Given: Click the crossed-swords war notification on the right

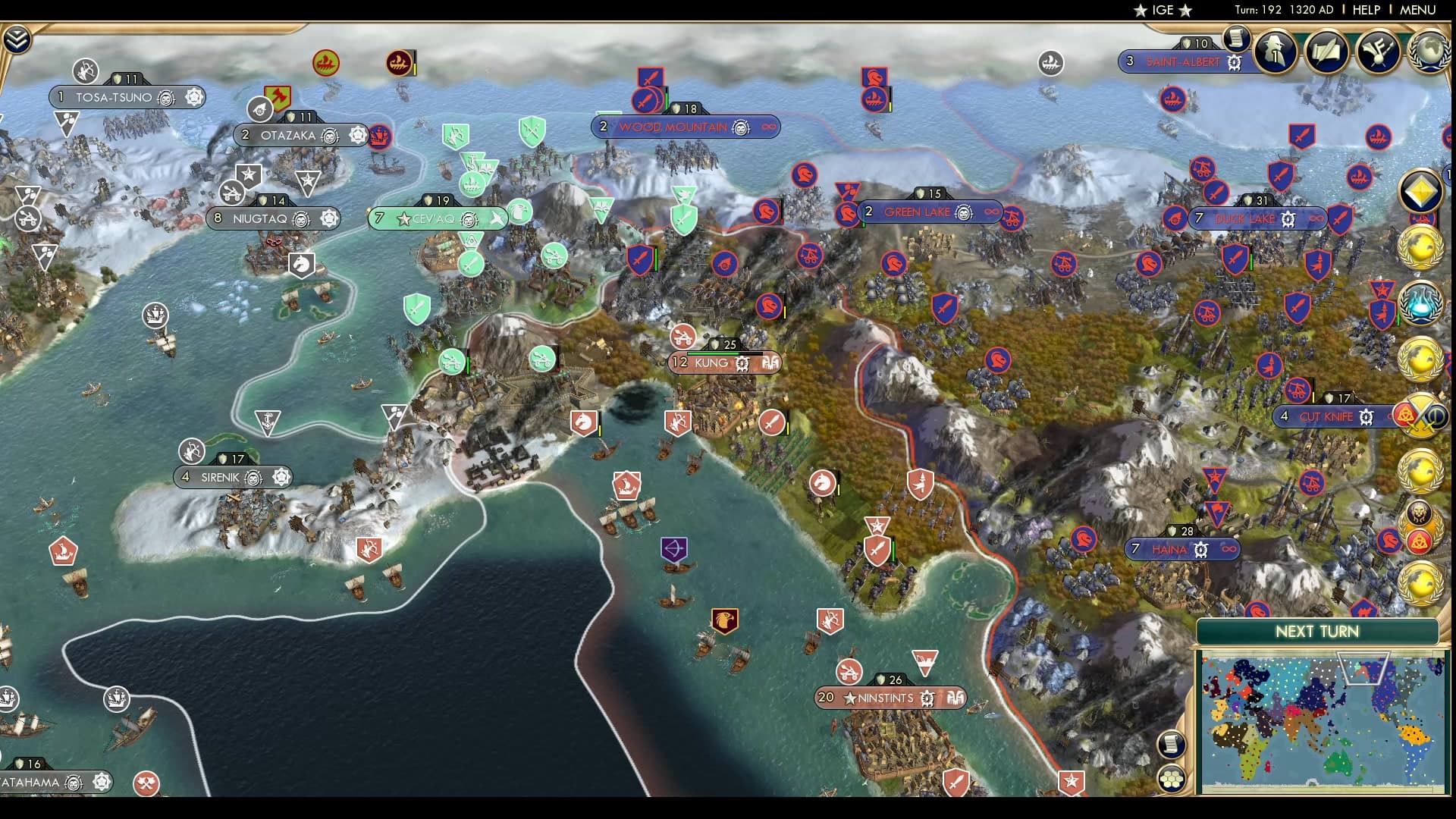Looking at the screenshot, I should click(1423, 413).
